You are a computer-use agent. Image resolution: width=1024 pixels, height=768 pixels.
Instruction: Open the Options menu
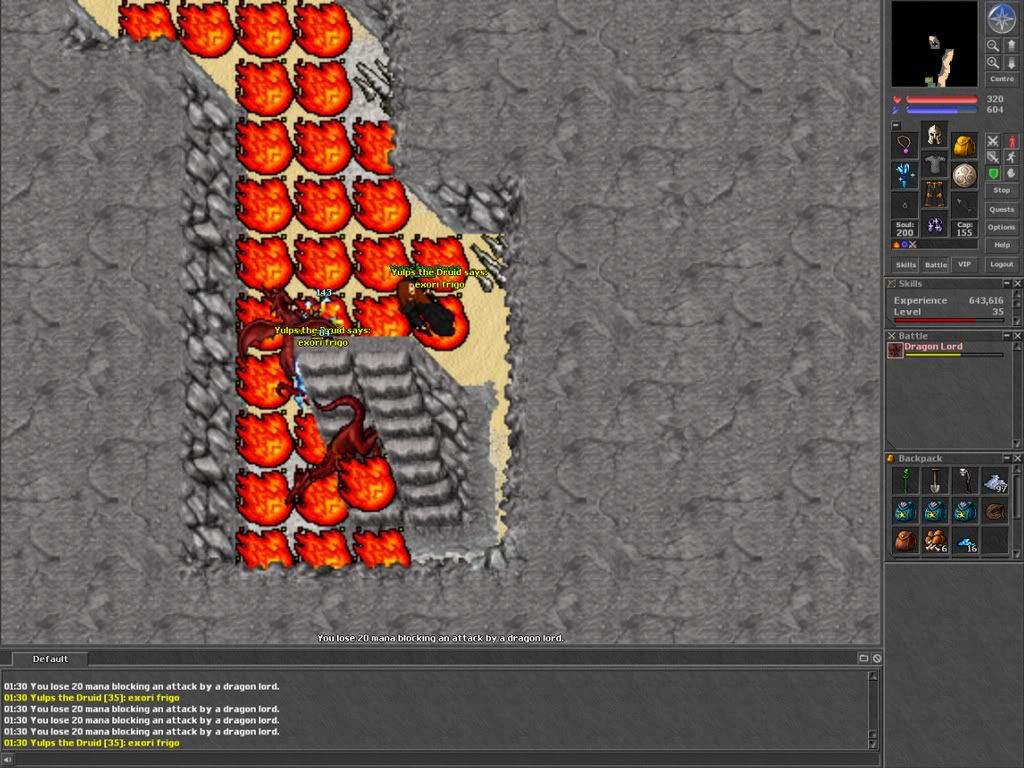pyautogui.click(x=1001, y=227)
